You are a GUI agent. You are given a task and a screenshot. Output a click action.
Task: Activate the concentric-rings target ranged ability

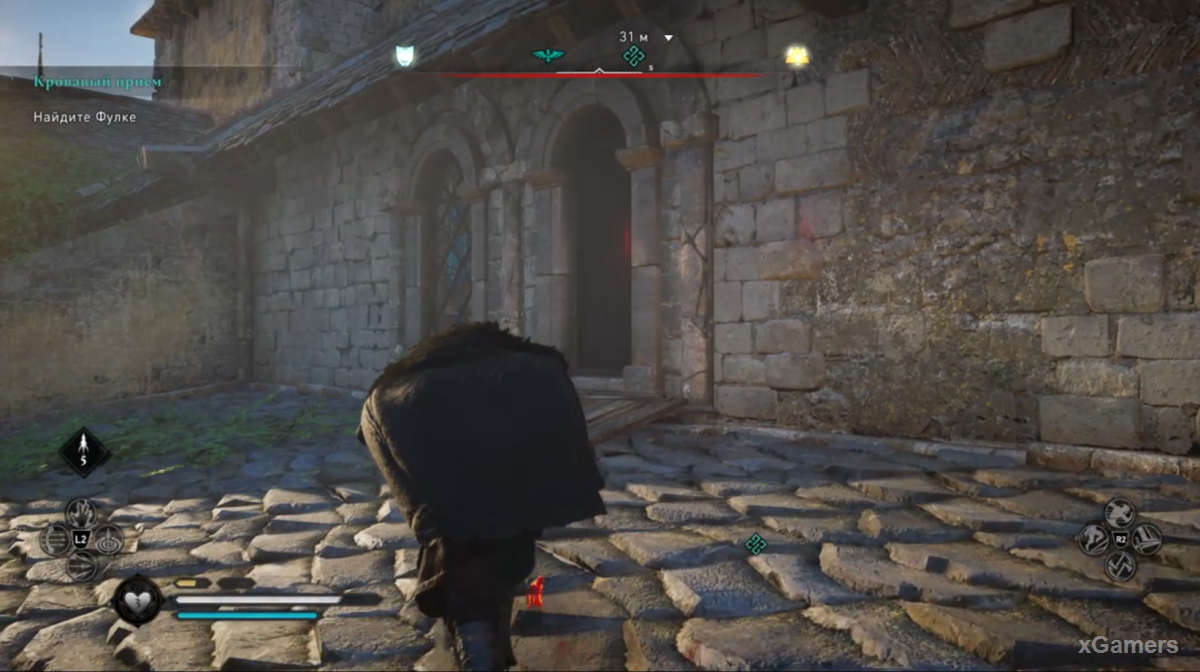pyautogui.click(x=108, y=540)
